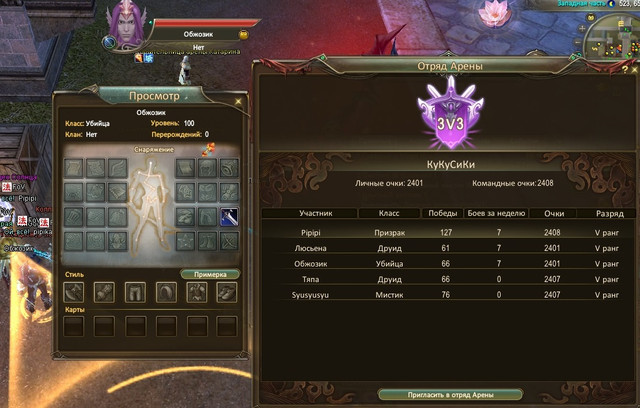The width and height of the screenshot is (640, 408).
Task: Select the equipped blue weapon slot
Action: [x=229, y=216]
